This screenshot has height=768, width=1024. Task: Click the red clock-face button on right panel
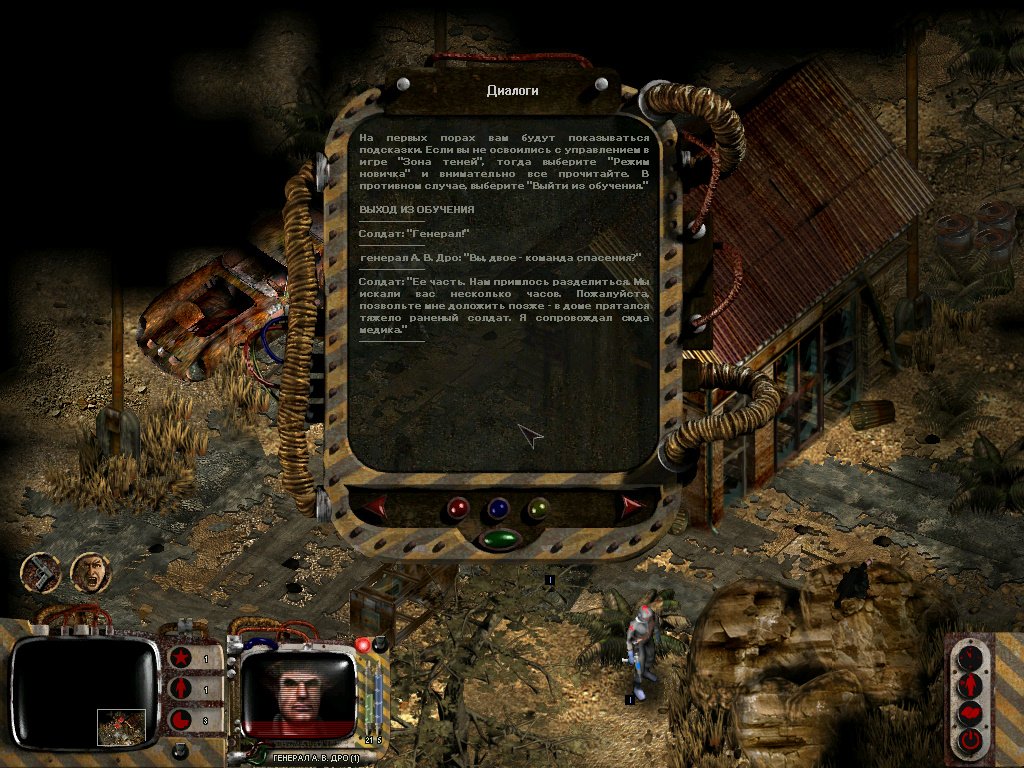tap(970, 659)
